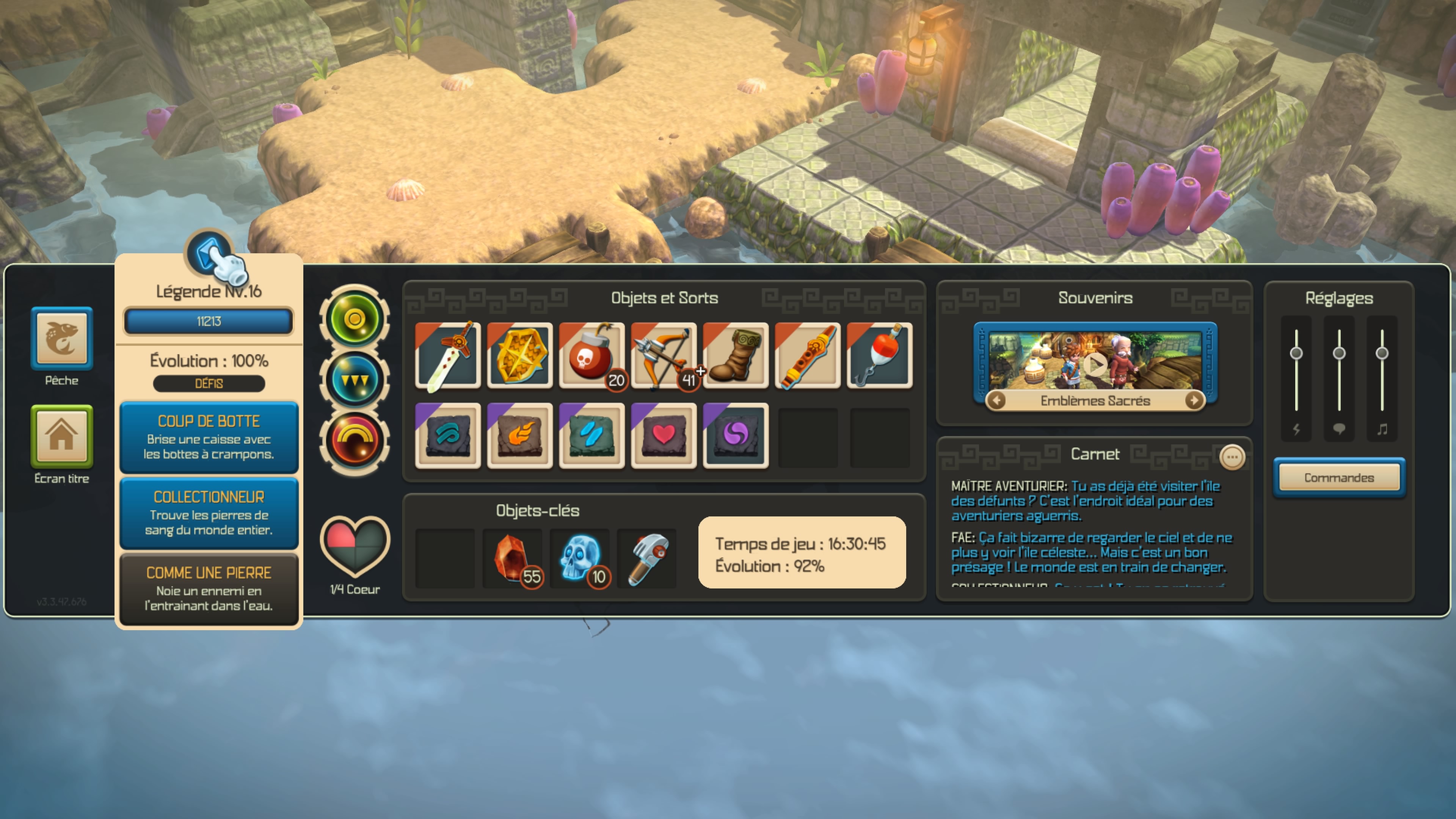Open the DÉFIS challenges list
Image resolution: width=1456 pixels, height=819 pixels.
pos(209,384)
